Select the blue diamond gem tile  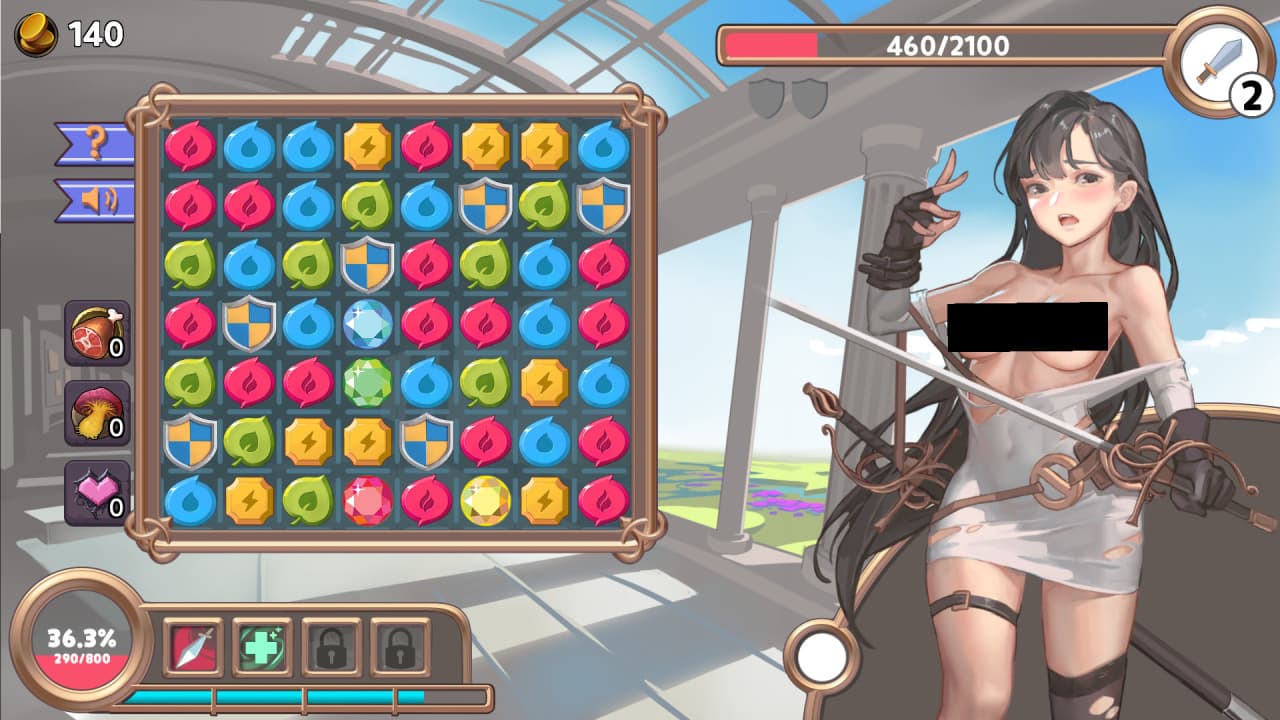pos(368,324)
